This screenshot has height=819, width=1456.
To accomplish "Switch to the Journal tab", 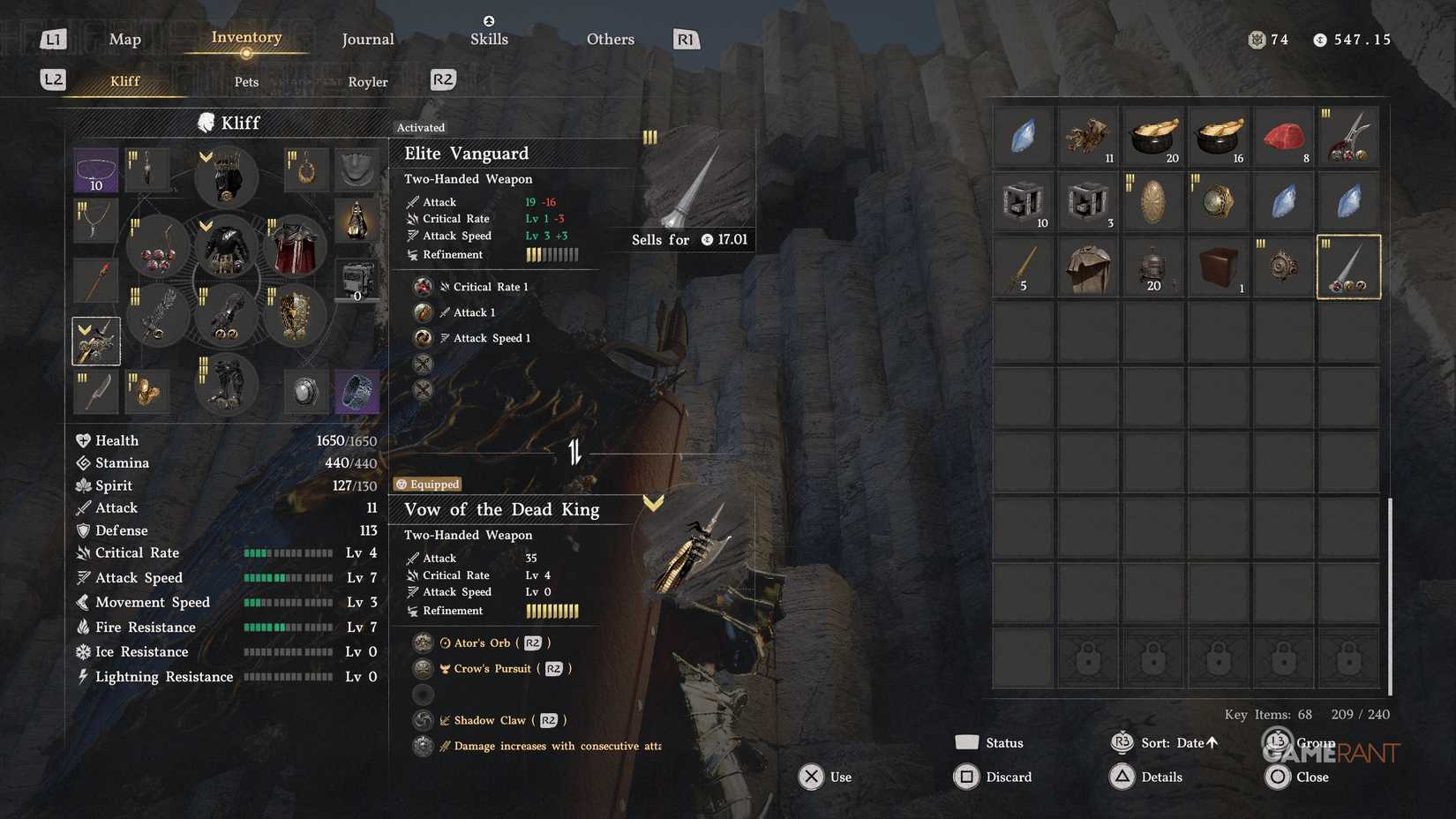I will point(367,39).
